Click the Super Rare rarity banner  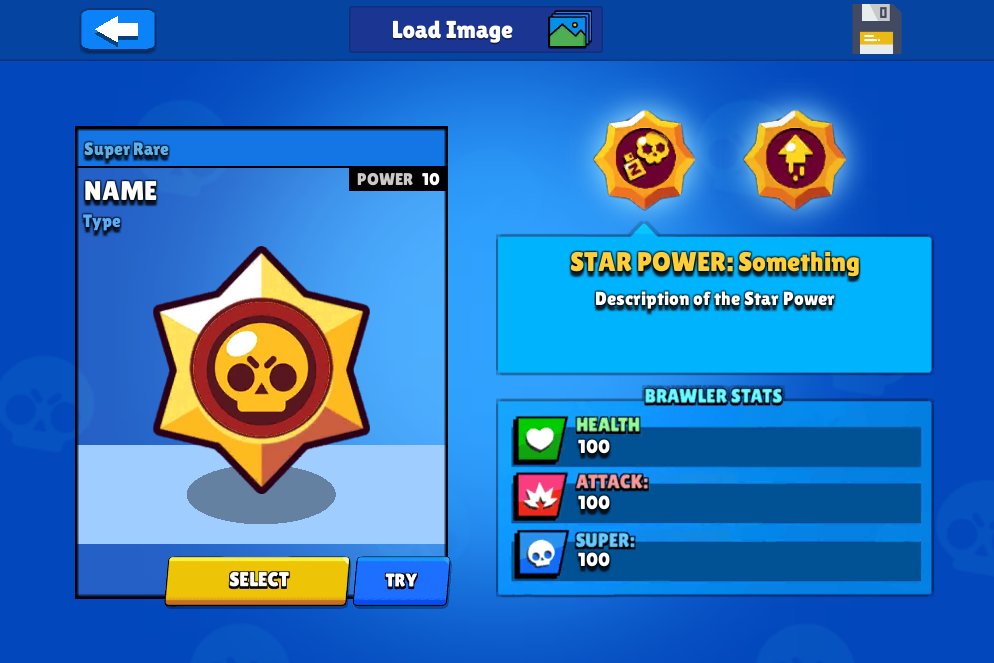pos(127,150)
